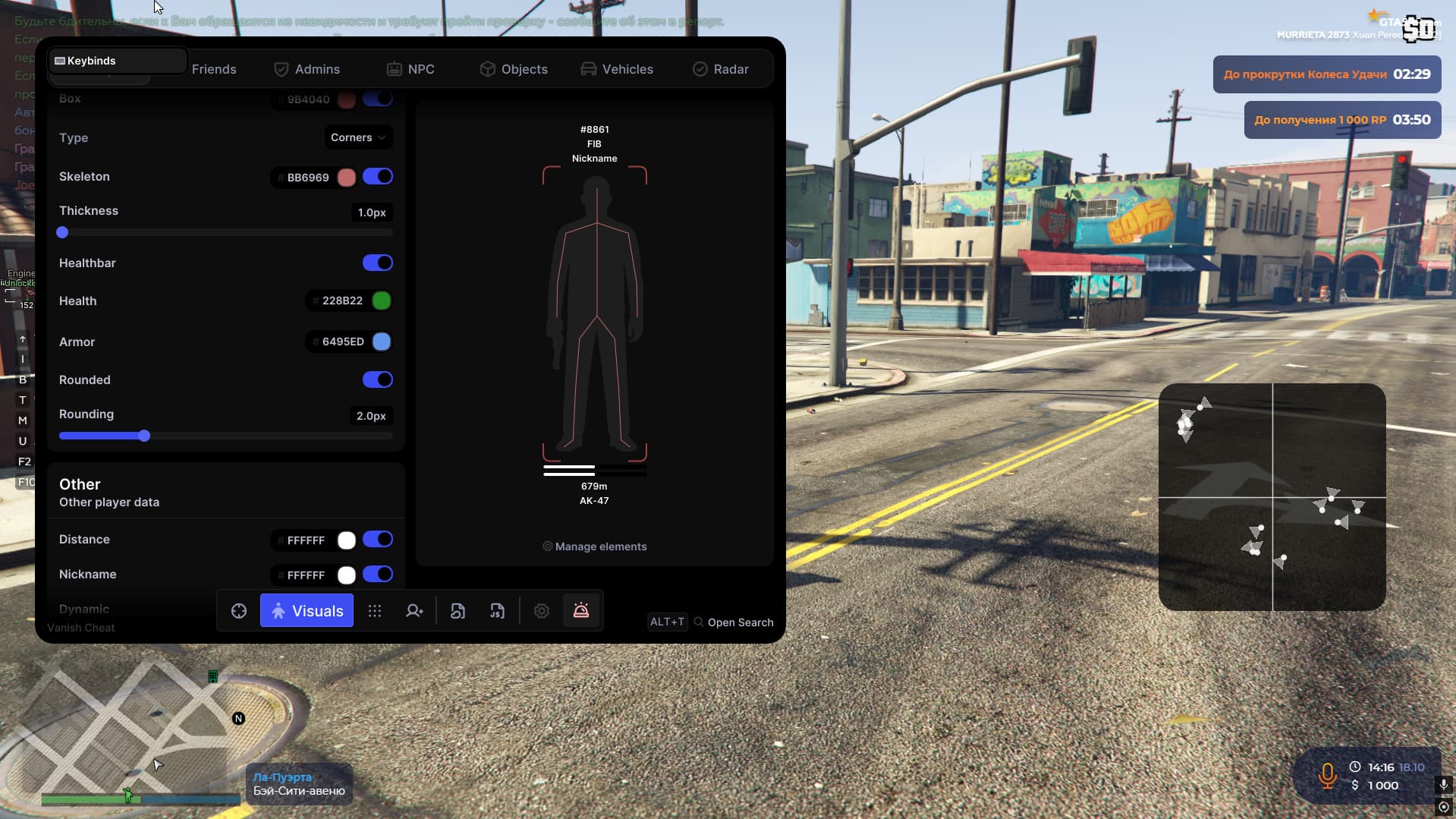Image resolution: width=1456 pixels, height=819 pixels.
Task: Open the Admins tab
Action: coord(307,69)
